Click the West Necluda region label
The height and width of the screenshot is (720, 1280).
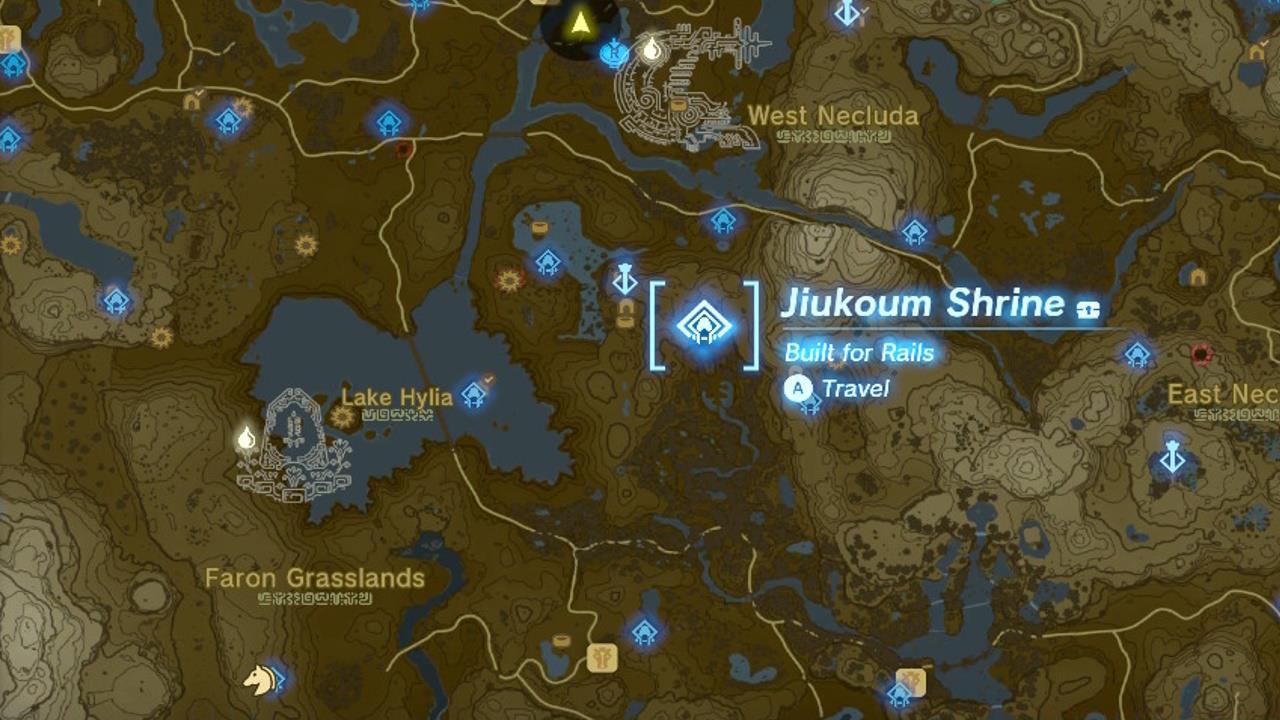tap(833, 116)
